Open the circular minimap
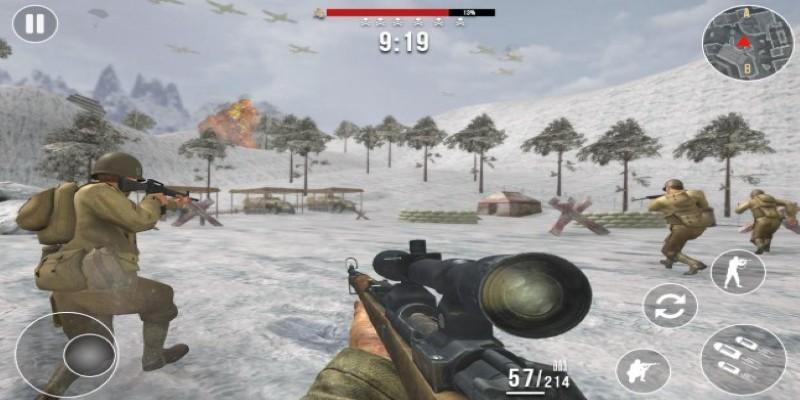Screen dimensions: 800x400 [x=747, y=42]
